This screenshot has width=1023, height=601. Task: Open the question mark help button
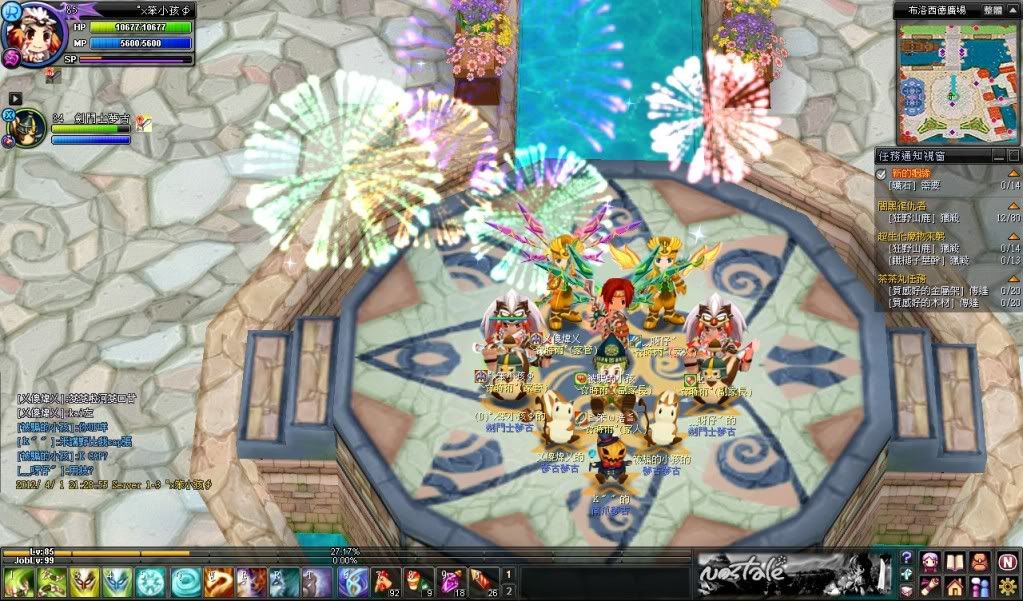906,557
